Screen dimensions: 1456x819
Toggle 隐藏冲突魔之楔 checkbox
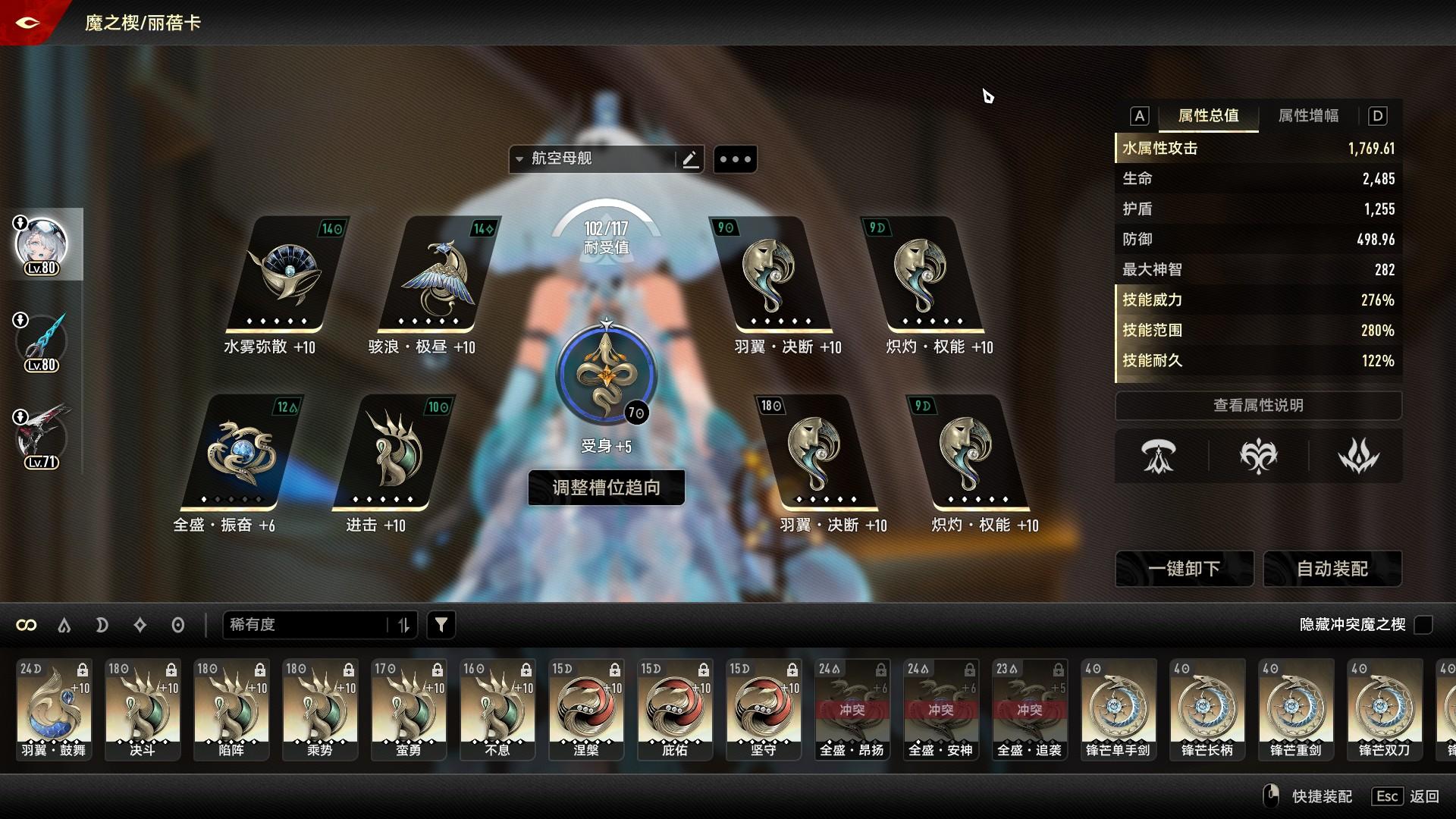(x=1423, y=625)
